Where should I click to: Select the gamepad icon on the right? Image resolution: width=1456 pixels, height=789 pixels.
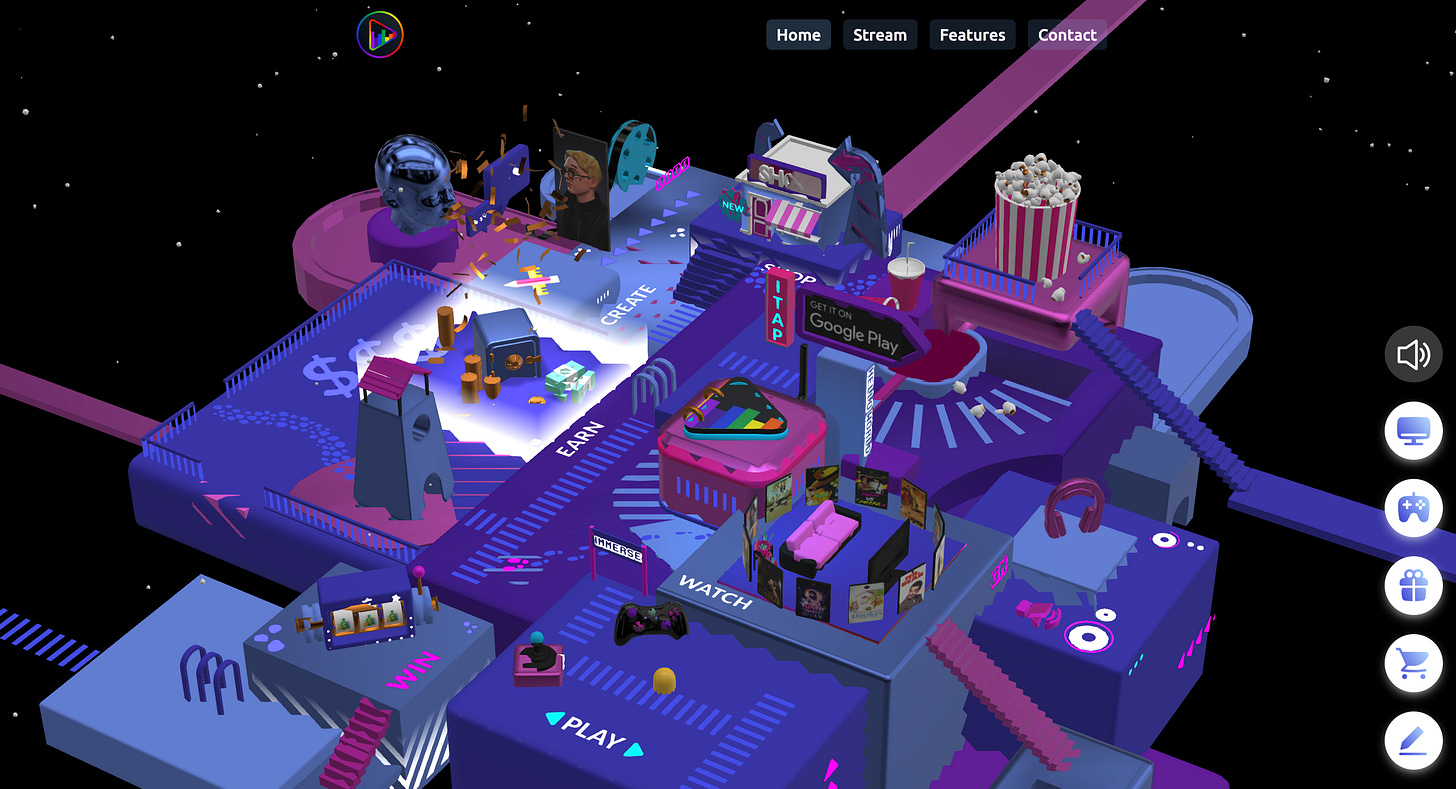point(1413,508)
